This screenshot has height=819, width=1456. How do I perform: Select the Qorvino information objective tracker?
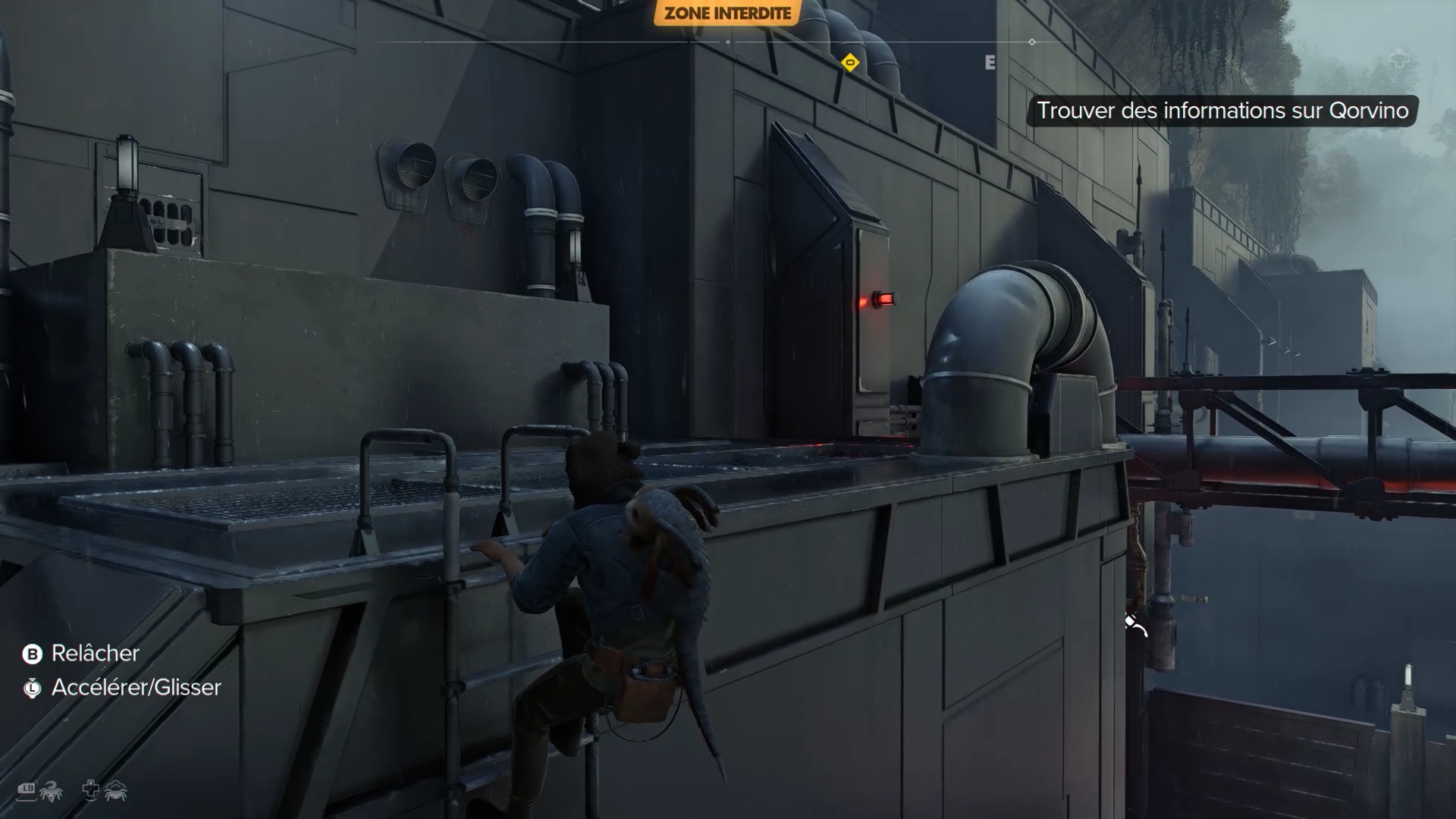coord(1222,111)
